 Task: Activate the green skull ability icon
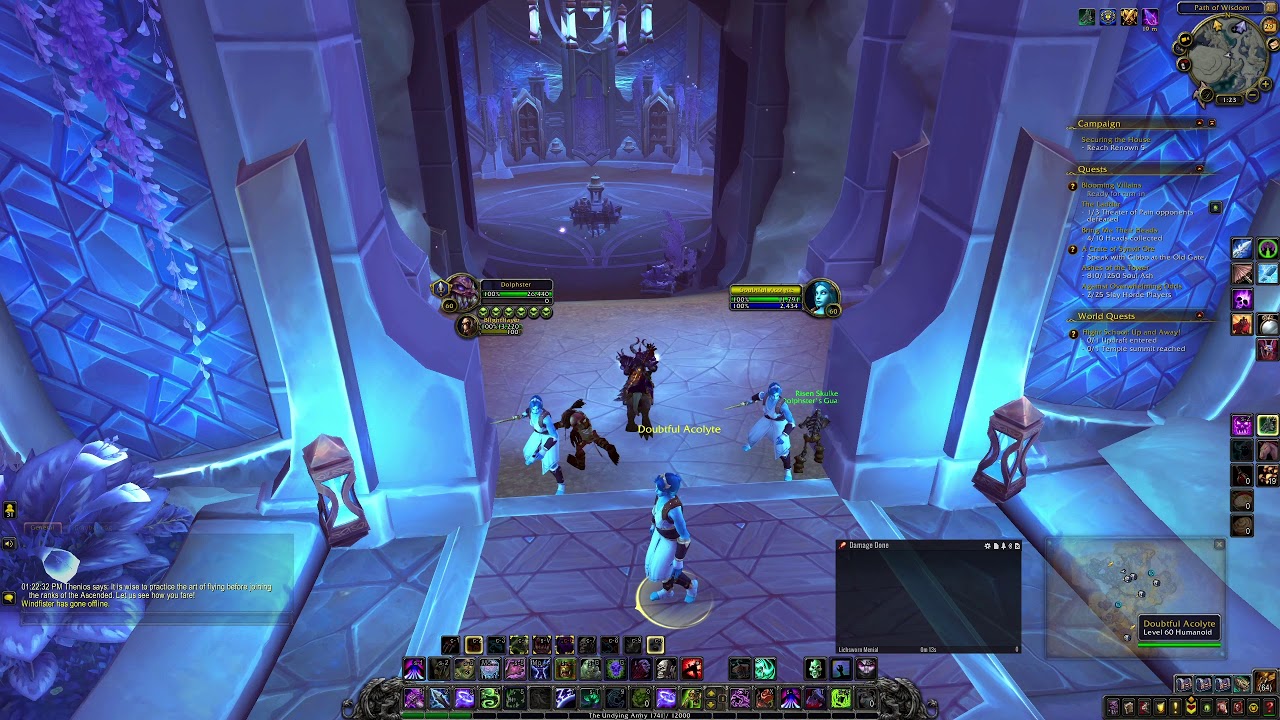pos(815,669)
